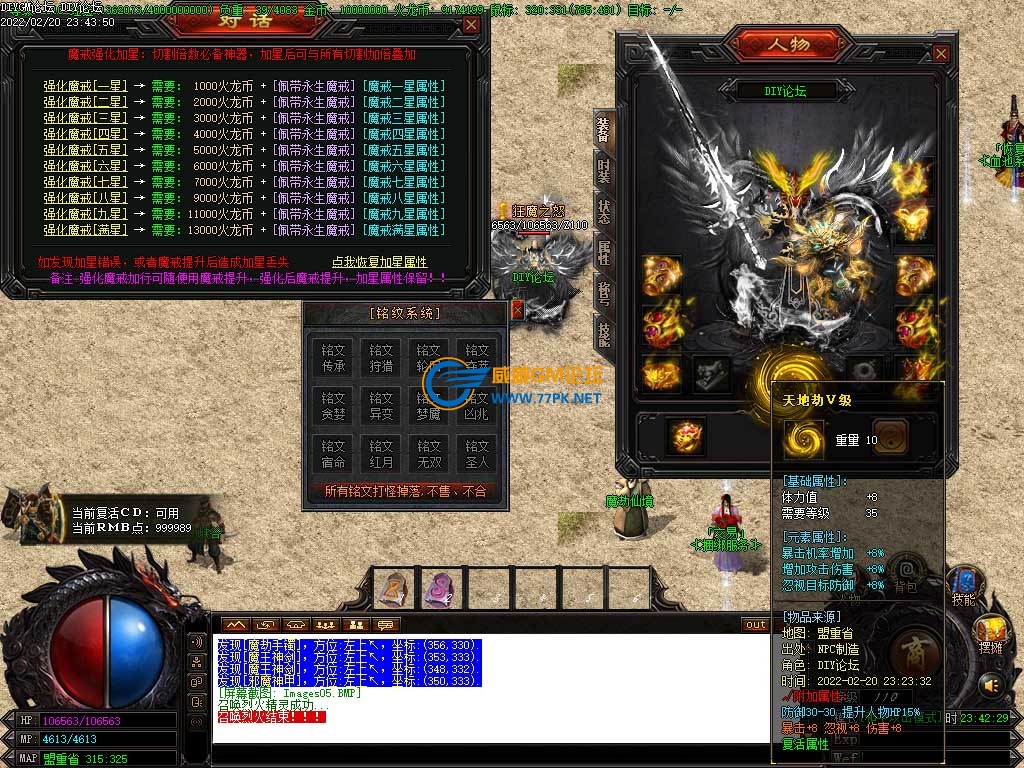Viewport: 1024px width, 768px height.
Task: Choose the 铭文圣人 inscription button
Action: click(477, 455)
